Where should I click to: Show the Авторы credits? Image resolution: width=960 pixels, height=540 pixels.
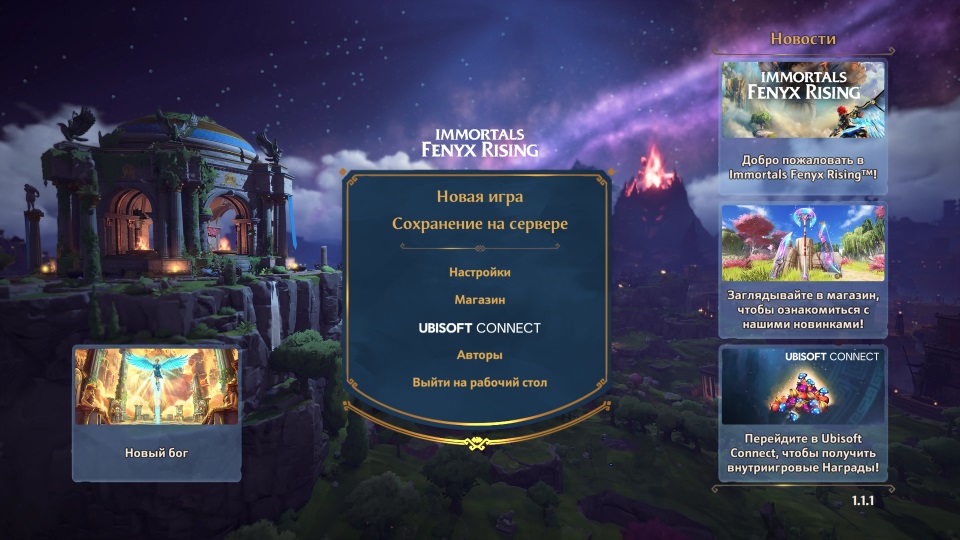[479, 355]
